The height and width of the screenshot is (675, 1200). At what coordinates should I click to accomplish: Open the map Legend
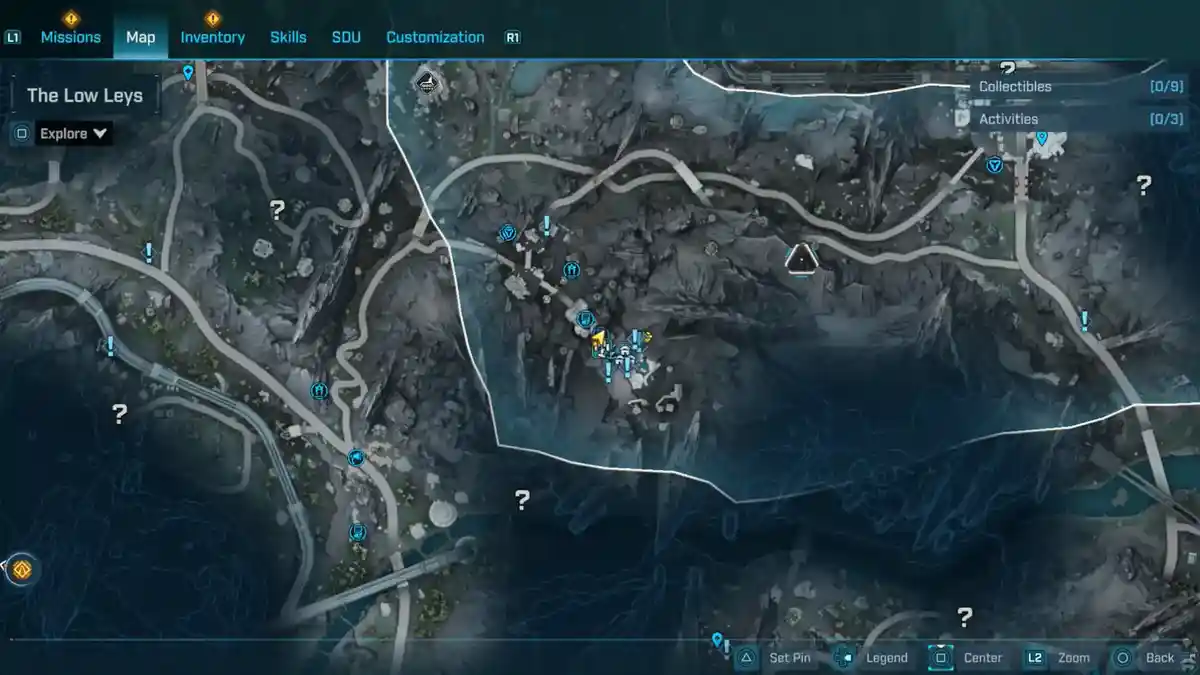pyautogui.click(x=872, y=658)
